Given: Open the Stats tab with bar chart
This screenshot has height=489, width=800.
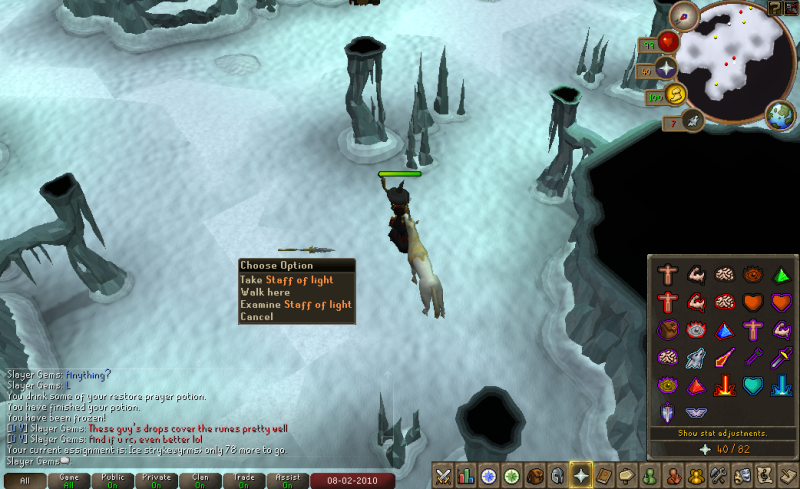Looking at the screenshot, I should [x=466, y=475].
